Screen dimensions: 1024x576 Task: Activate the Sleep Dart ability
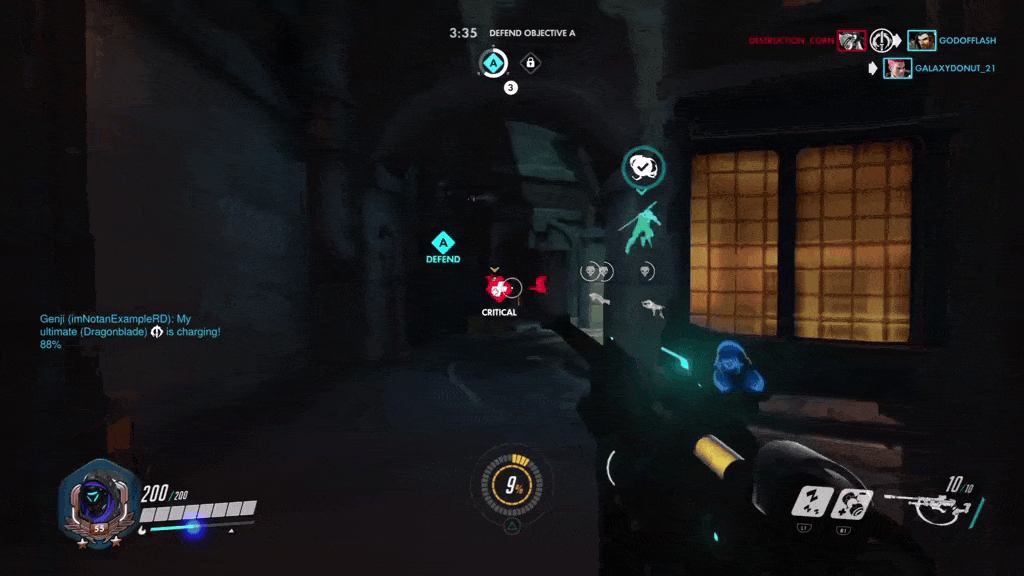(810, 502)
